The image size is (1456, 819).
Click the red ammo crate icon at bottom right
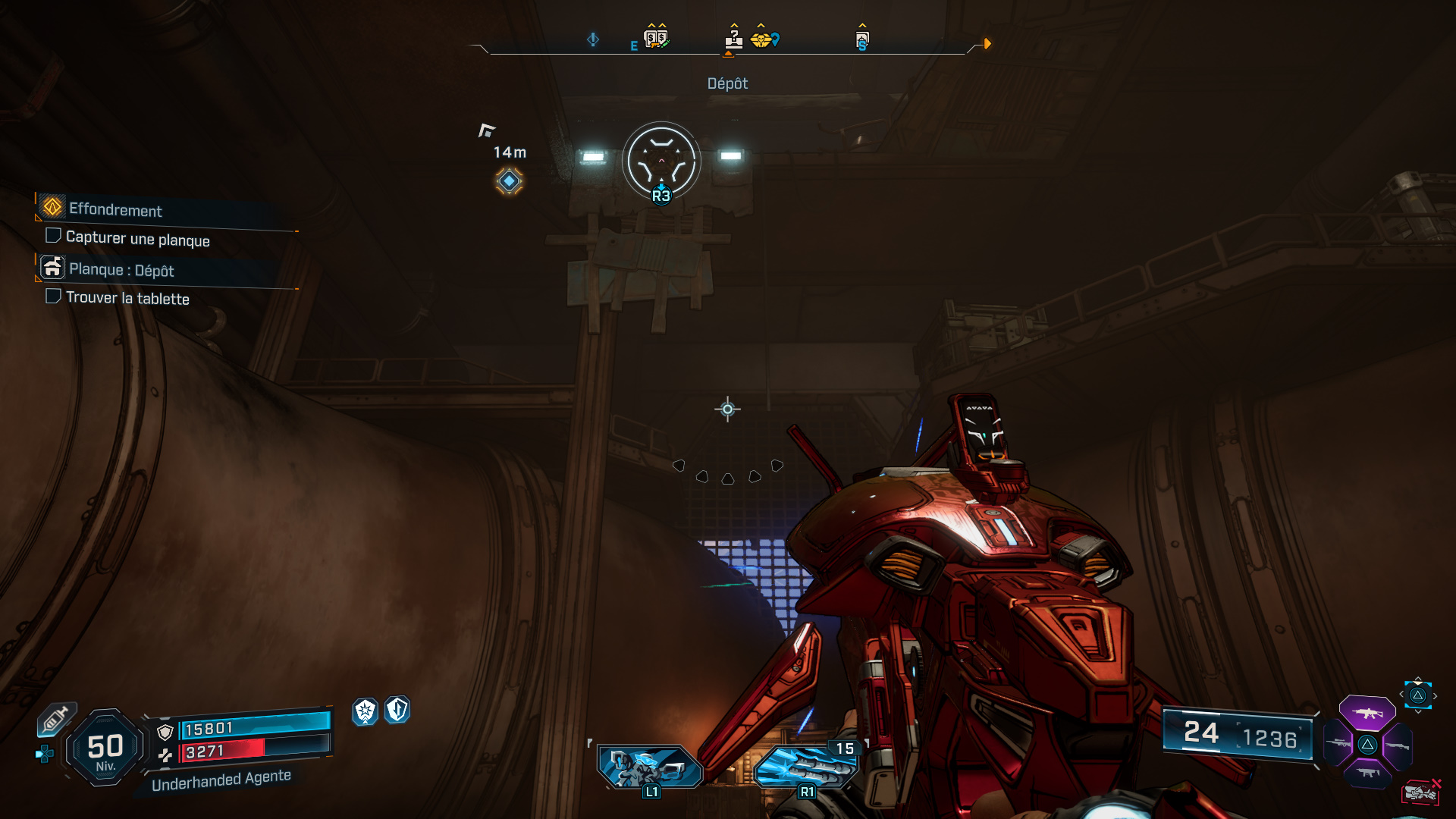point(1420,792)
